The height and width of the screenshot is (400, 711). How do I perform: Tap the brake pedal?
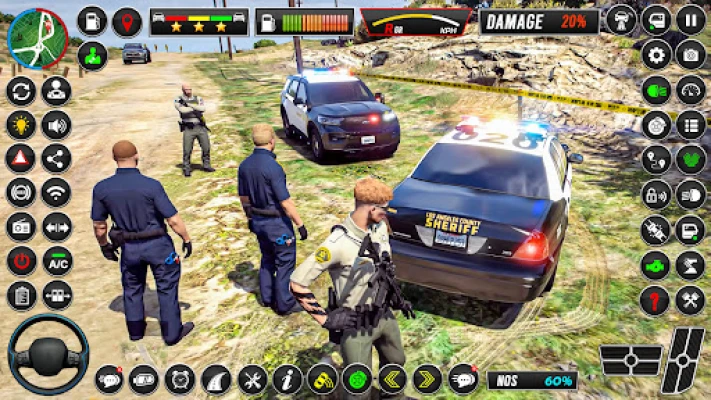pyautogui.click(x=631, y=360)
